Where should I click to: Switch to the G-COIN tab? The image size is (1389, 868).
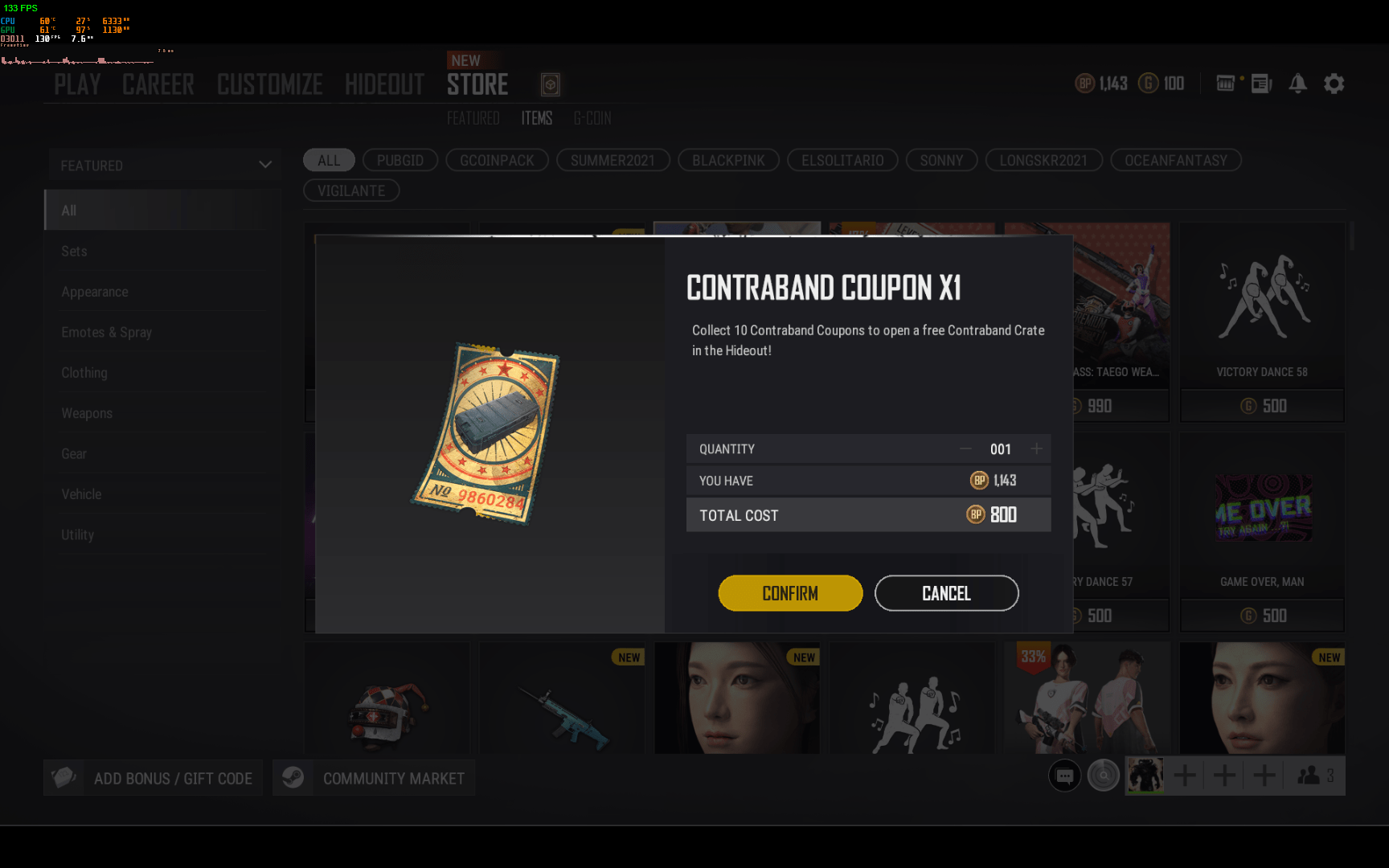pos(592,118)
